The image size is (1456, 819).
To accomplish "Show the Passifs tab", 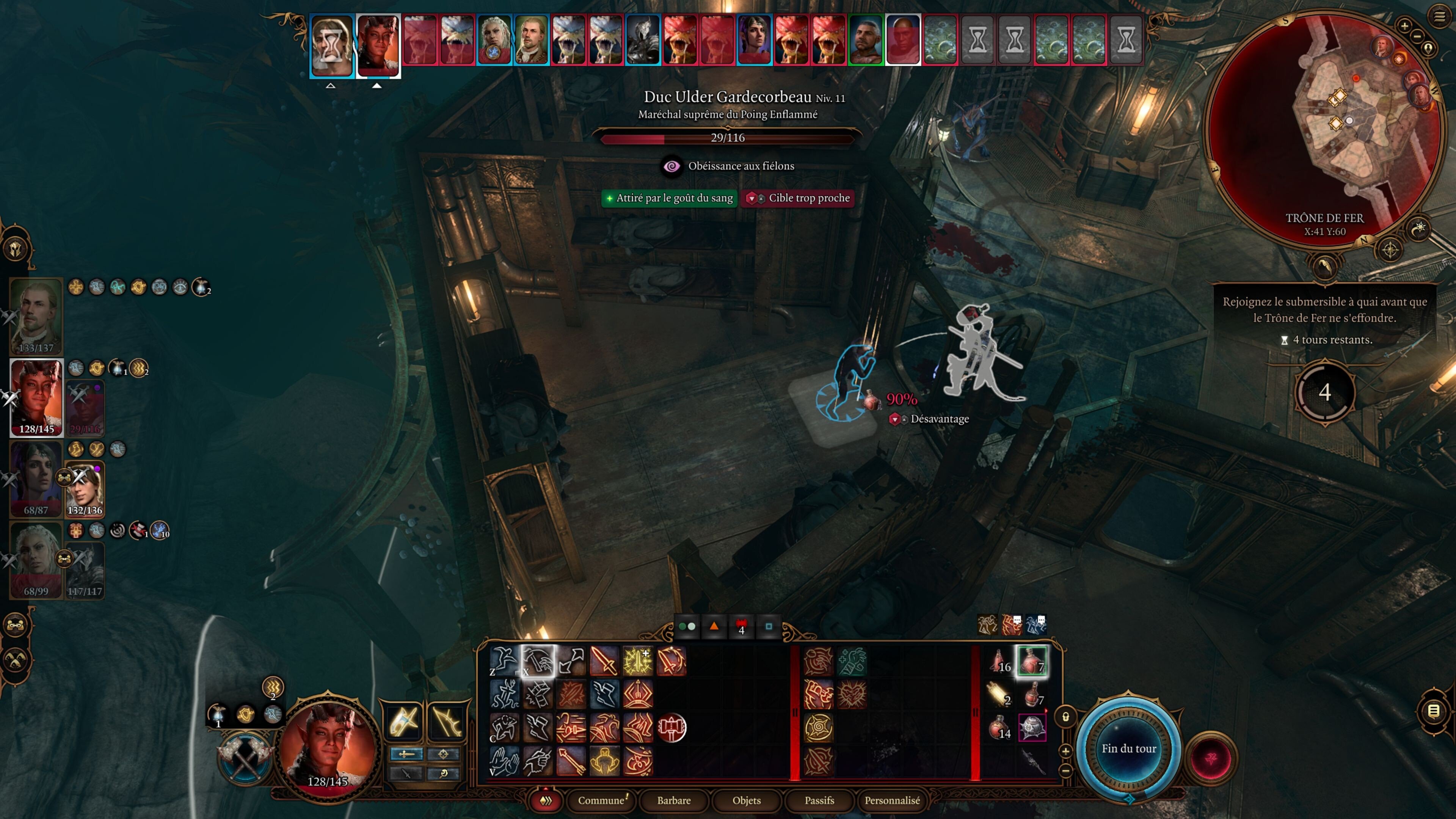I will click(x=819, y=800).
